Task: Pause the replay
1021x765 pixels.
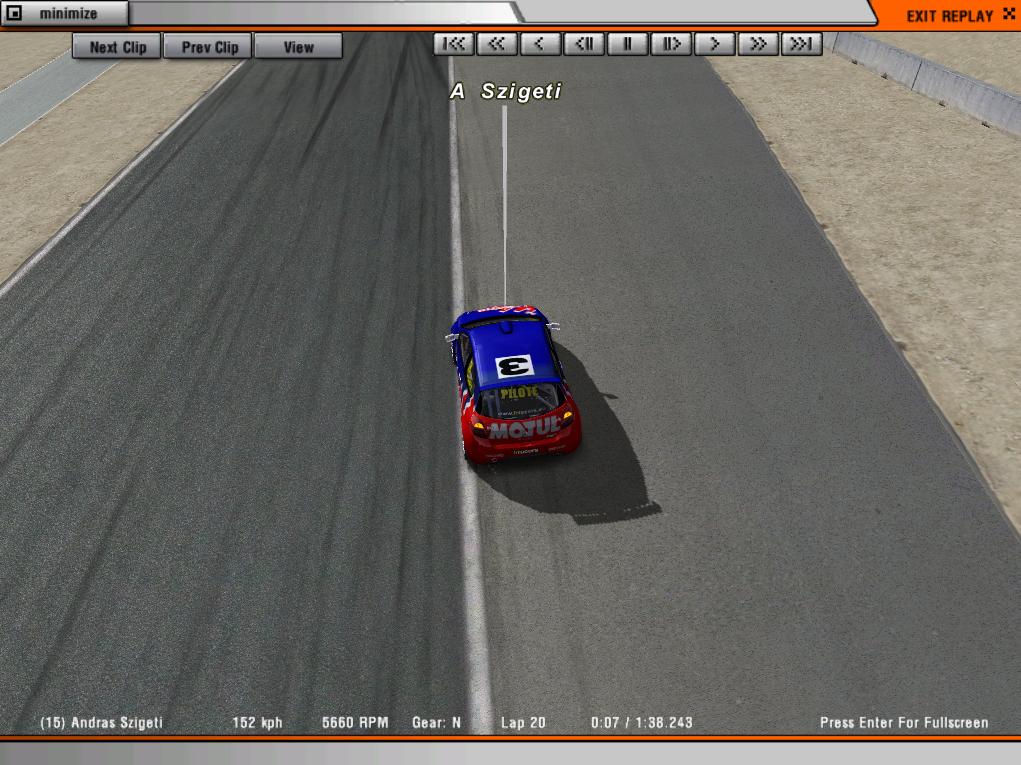Action: [x=627, y=44]
